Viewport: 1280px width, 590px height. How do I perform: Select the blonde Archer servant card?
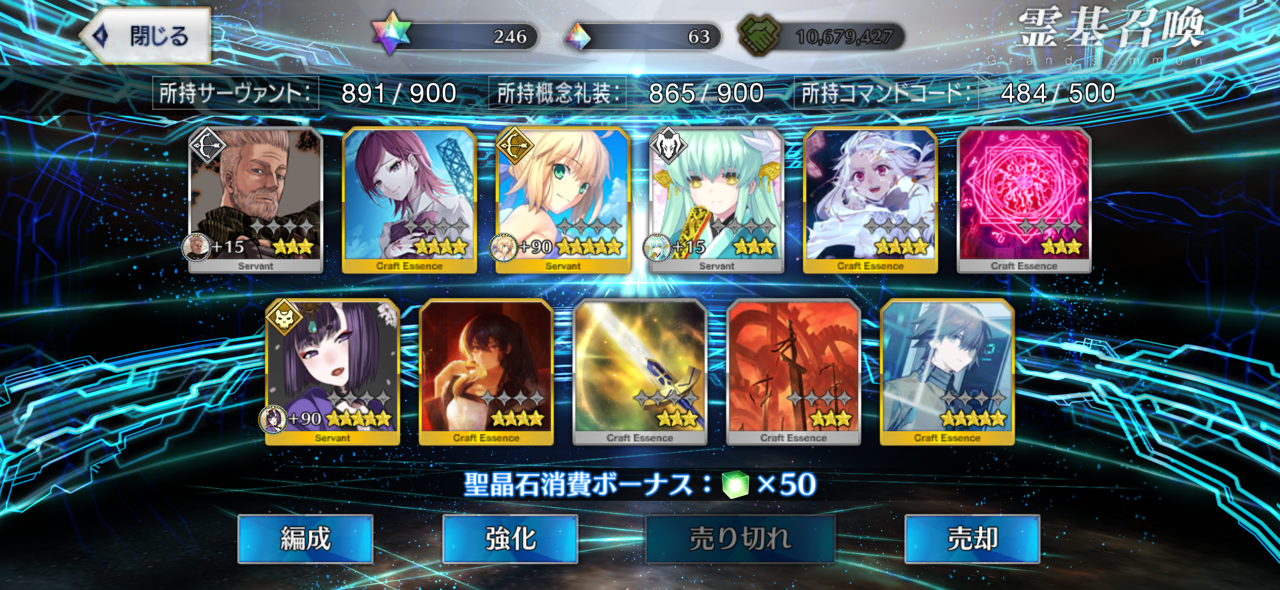(562, 199)
